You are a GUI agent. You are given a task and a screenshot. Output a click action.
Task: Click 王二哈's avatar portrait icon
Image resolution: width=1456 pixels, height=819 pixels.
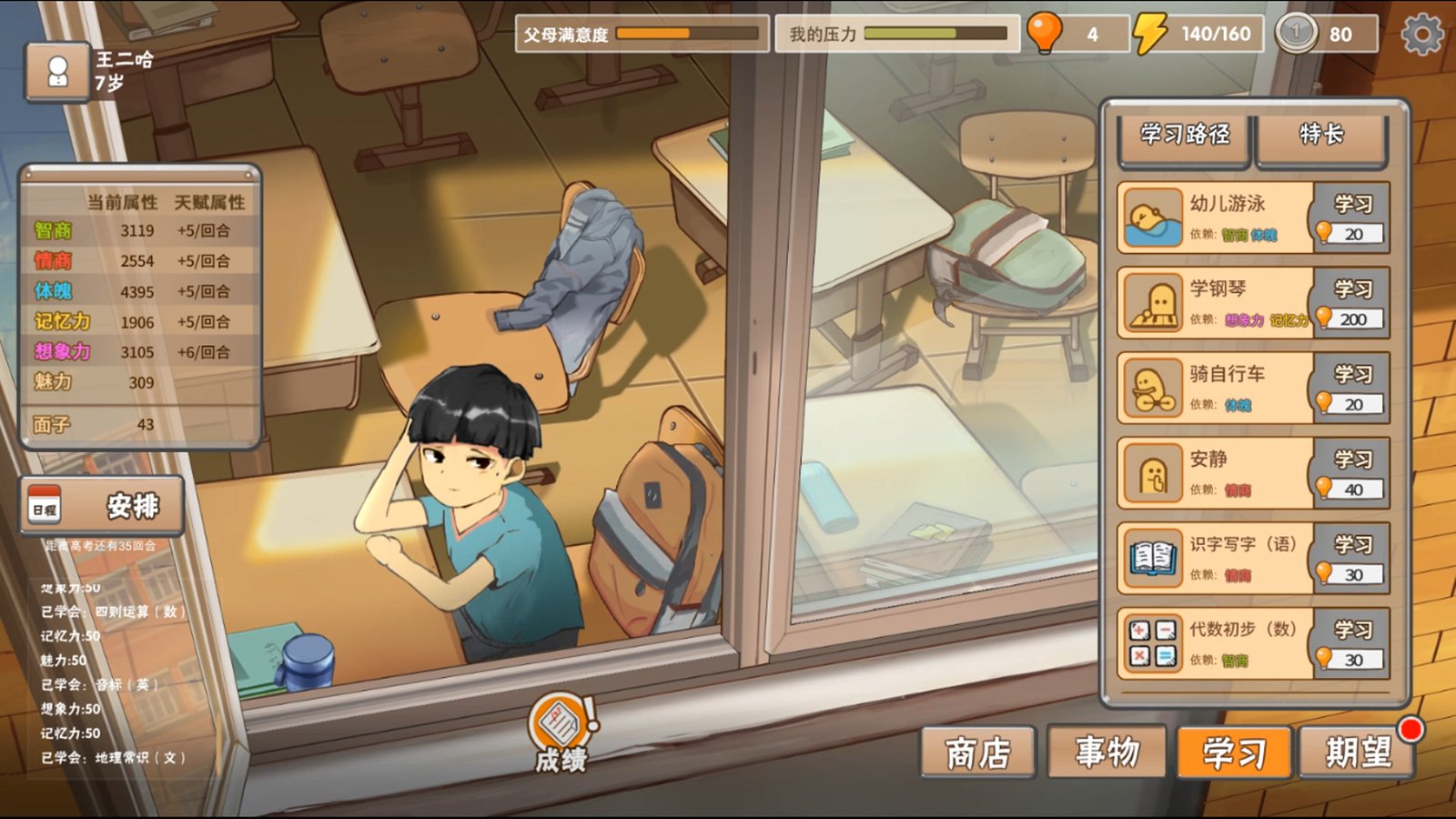[x=58, y=72]
